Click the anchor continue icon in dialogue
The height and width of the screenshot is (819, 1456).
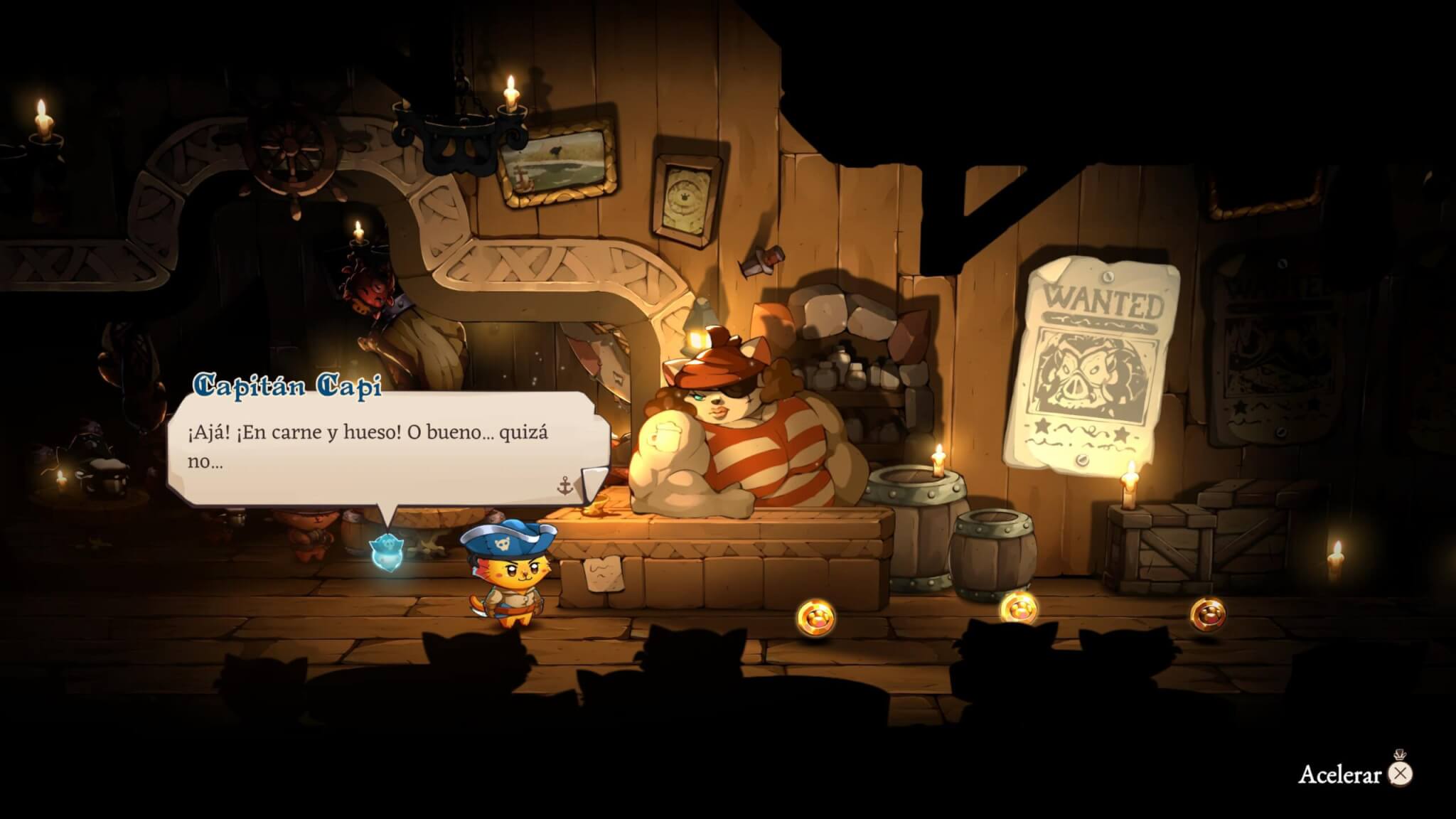(564, 486)
